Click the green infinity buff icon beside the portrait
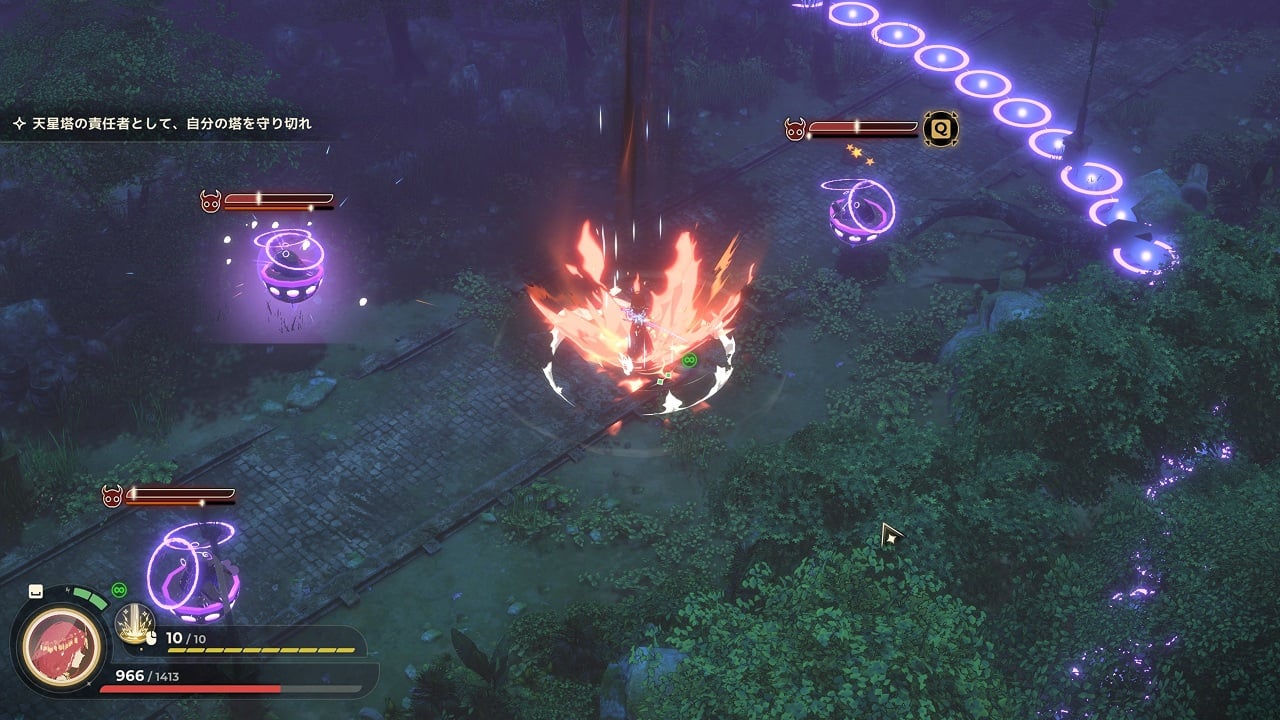1280x720 pixels. tap(120, 590)
